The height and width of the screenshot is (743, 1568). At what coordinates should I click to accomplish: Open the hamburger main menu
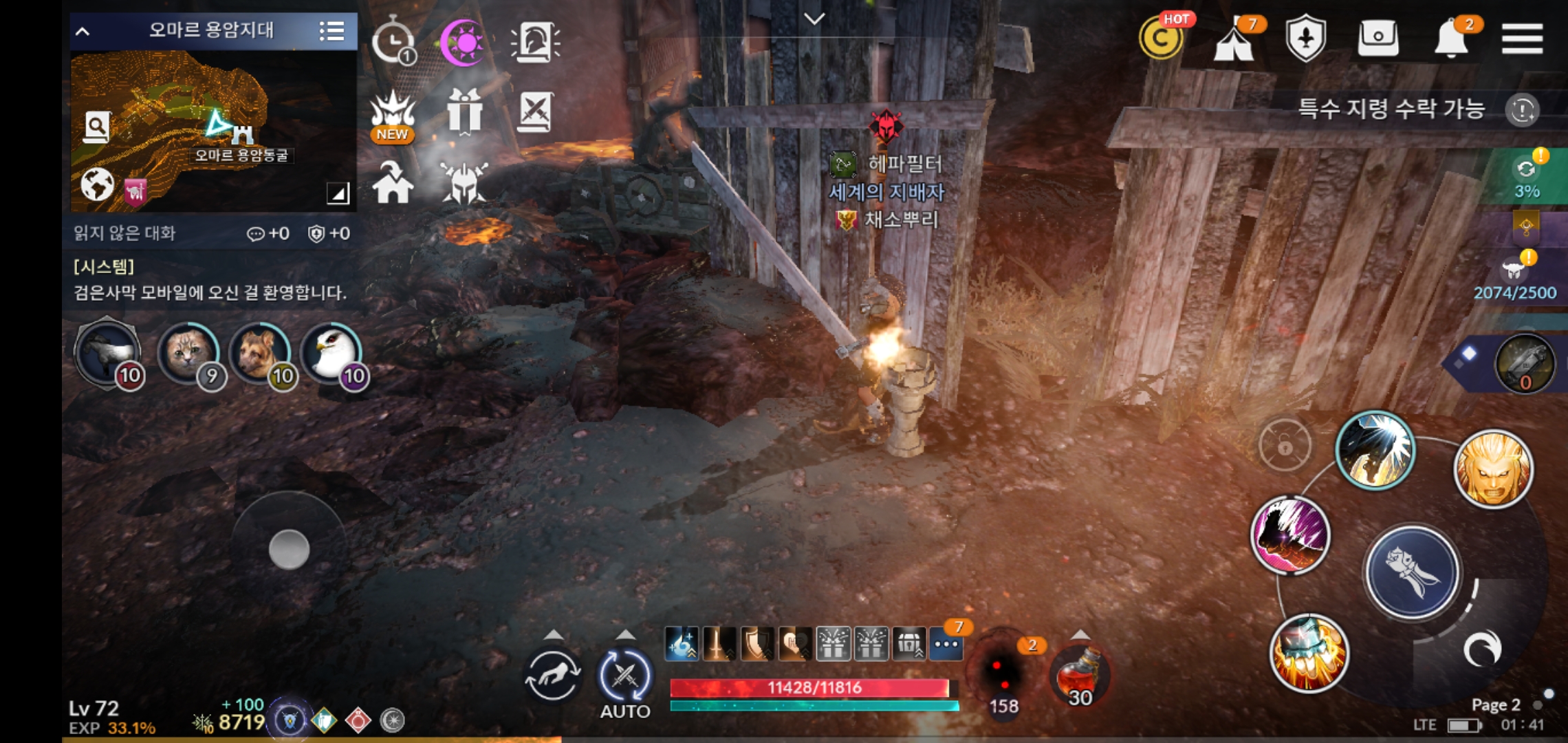point(1522,39)
